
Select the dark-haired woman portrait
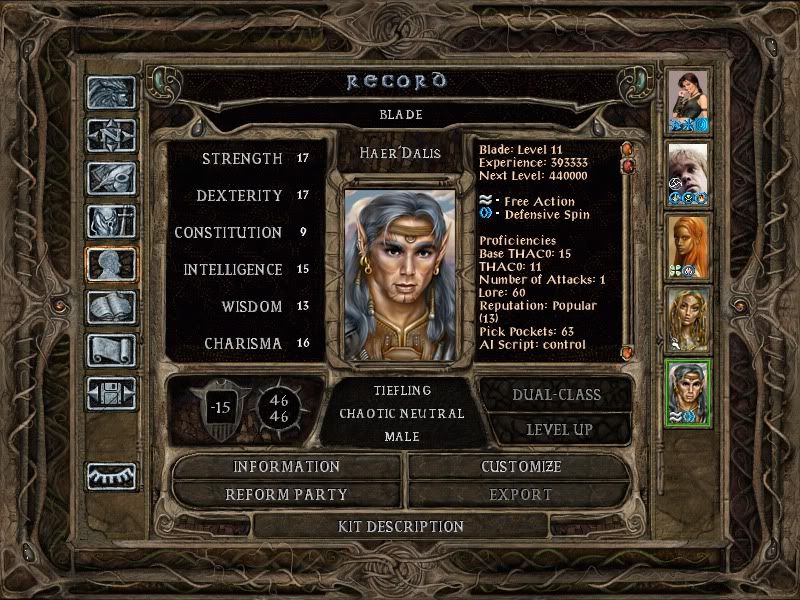tap(688, 103)
